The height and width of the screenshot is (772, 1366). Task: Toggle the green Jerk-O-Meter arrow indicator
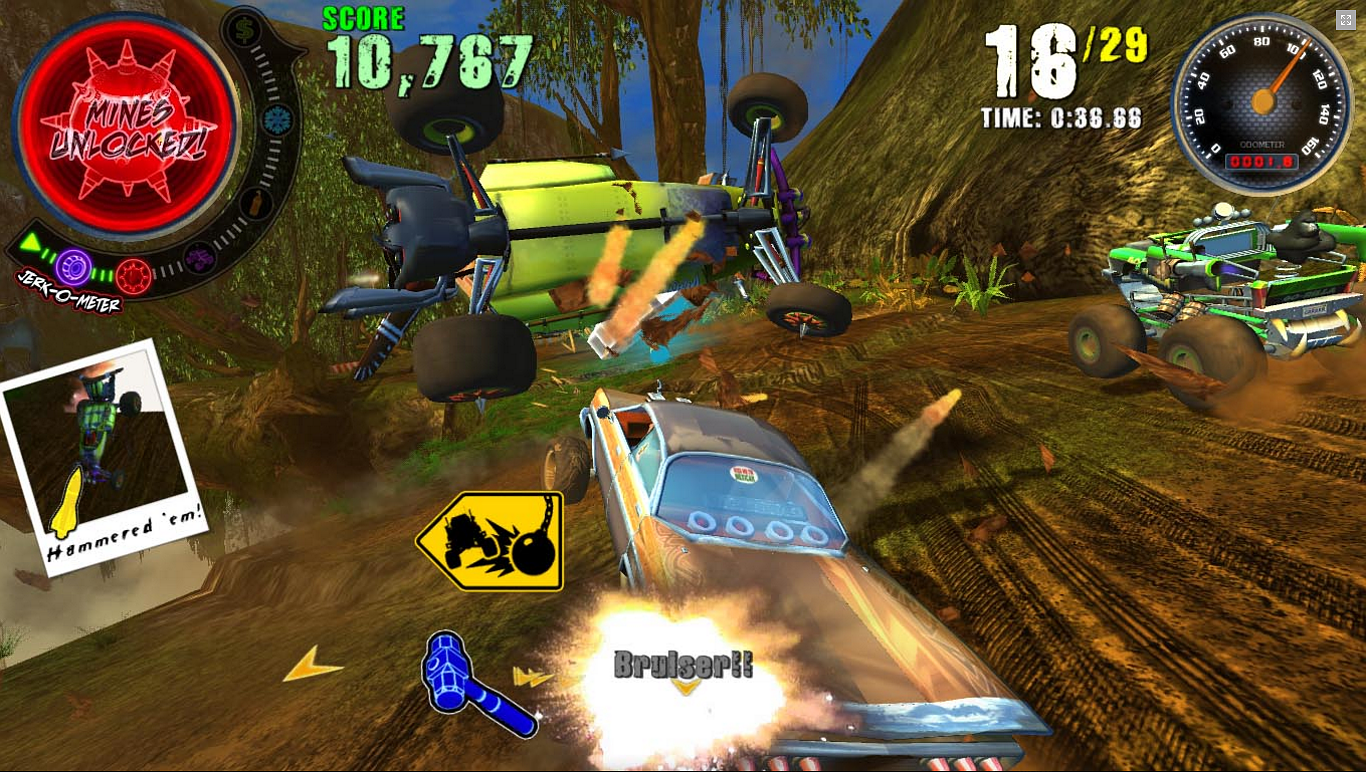(x=29, y=243)
